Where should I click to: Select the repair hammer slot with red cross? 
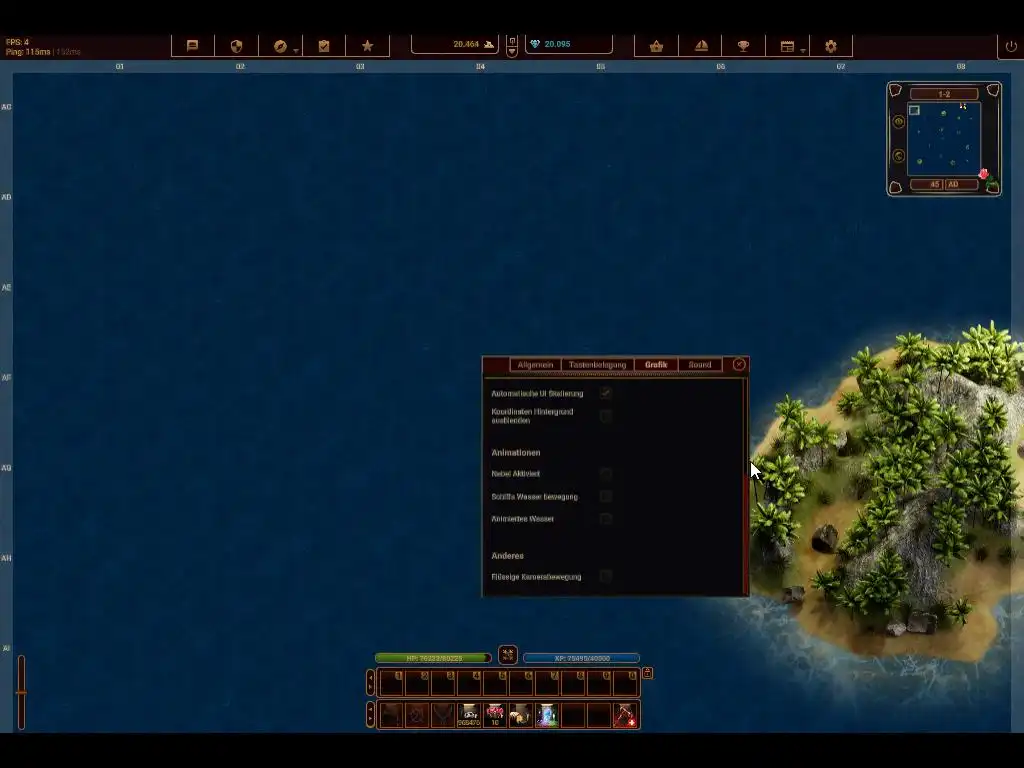pyautogui.click(x=625, y=715)
